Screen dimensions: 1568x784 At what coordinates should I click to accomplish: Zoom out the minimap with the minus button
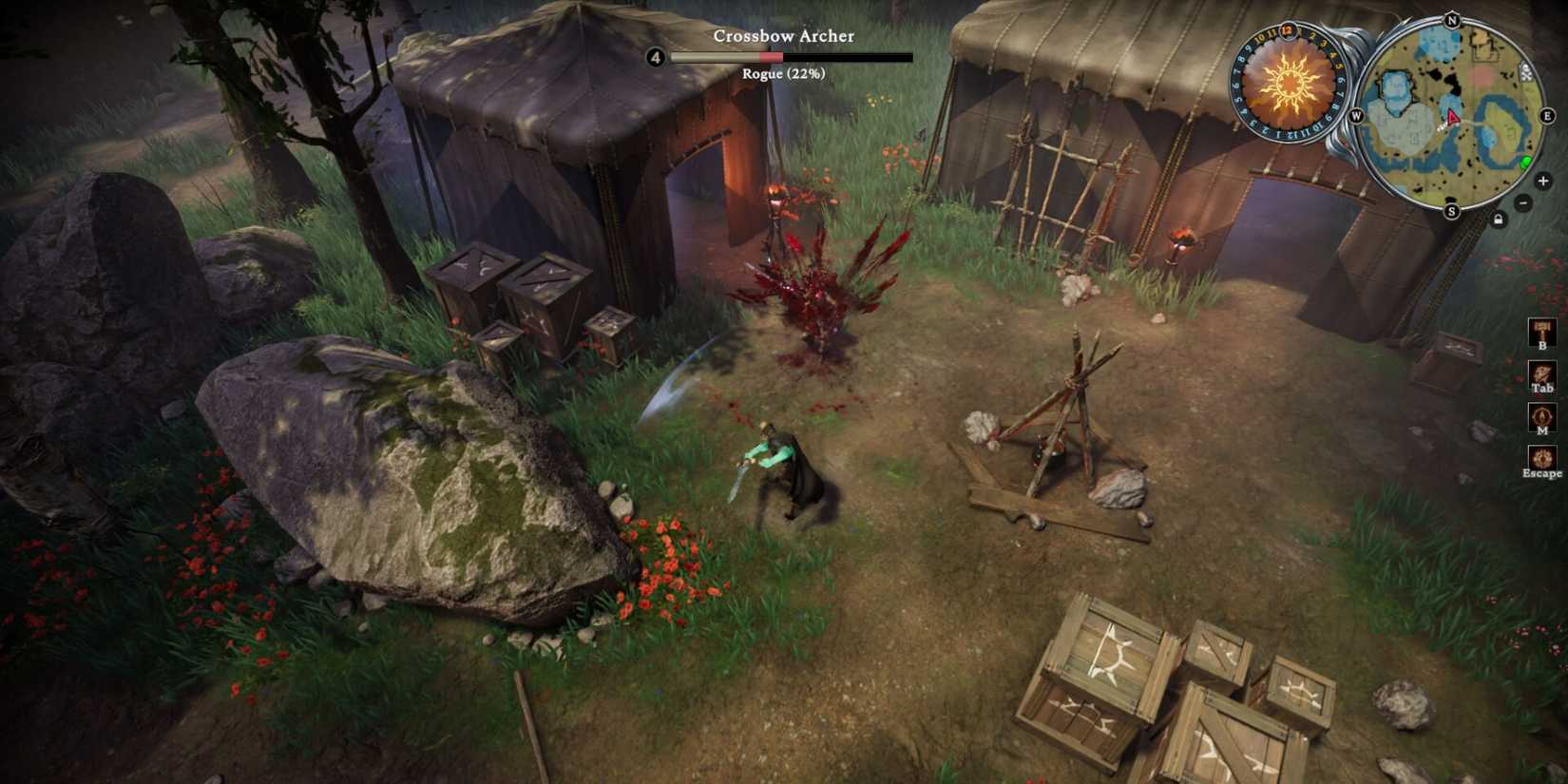pos(1521,203)
